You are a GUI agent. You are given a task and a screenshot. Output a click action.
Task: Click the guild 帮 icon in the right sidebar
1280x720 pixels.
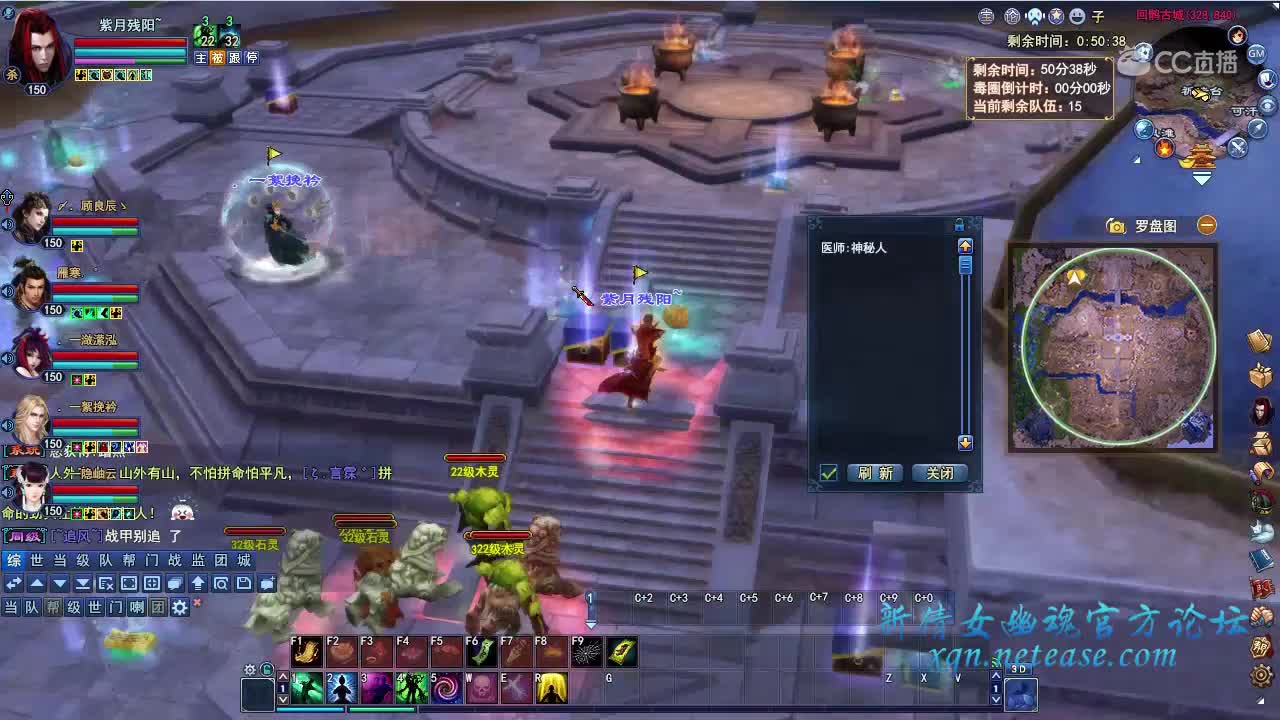pos(1260,646)
